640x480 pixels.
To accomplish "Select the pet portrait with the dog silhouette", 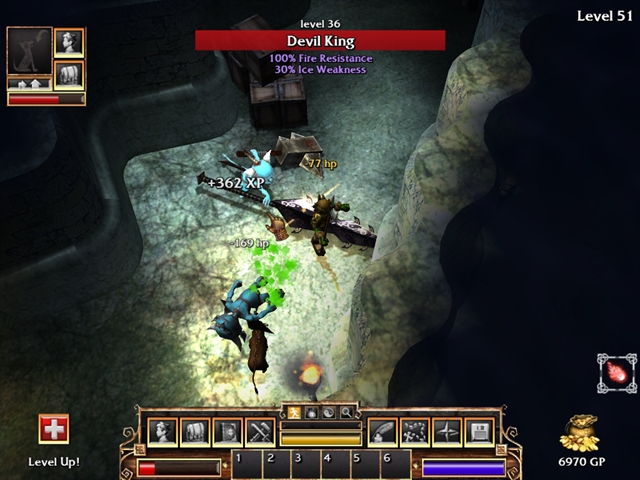I will tap(28, 52).
